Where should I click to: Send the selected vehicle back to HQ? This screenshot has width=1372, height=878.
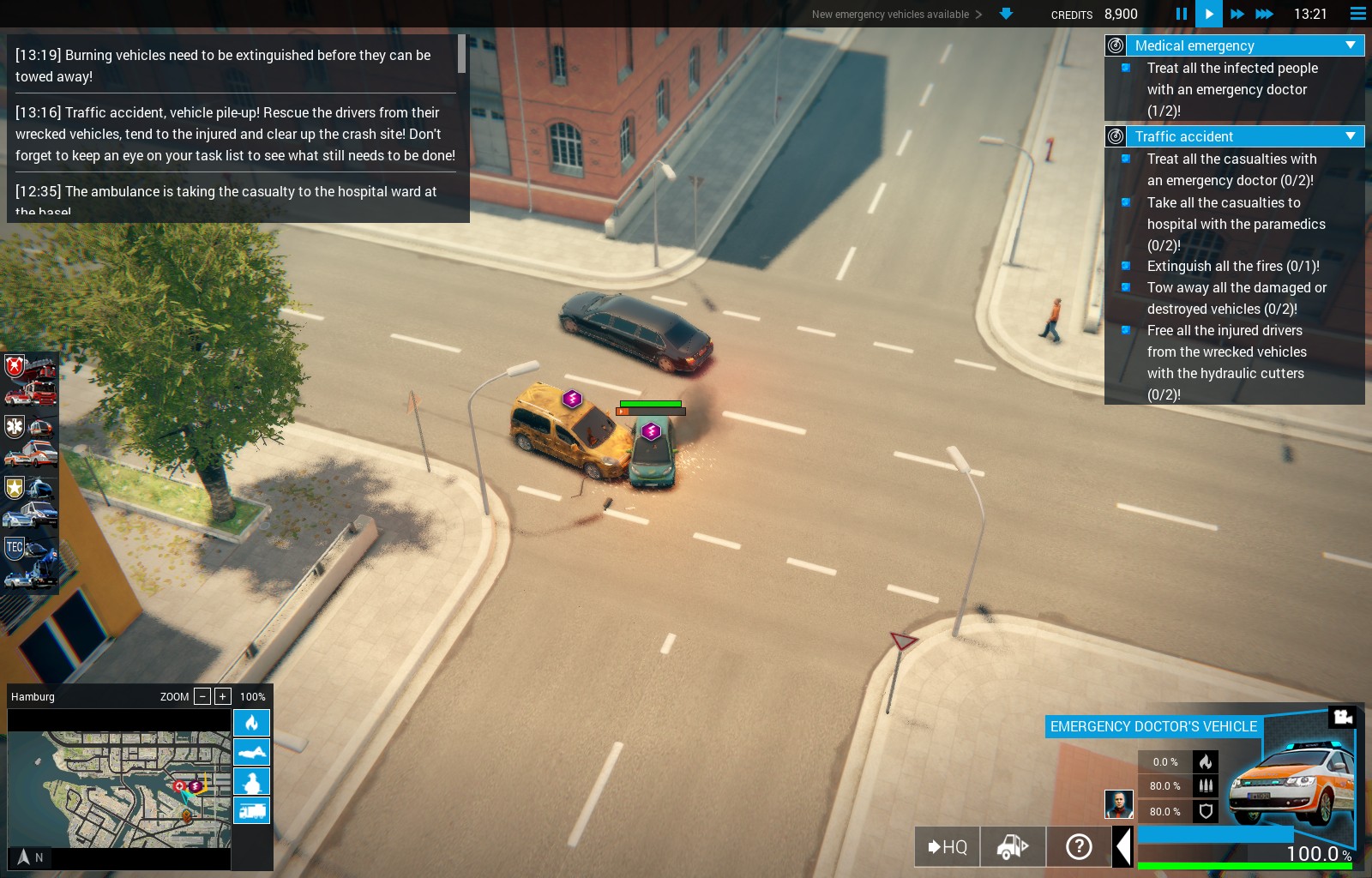(x=947, y=847)
